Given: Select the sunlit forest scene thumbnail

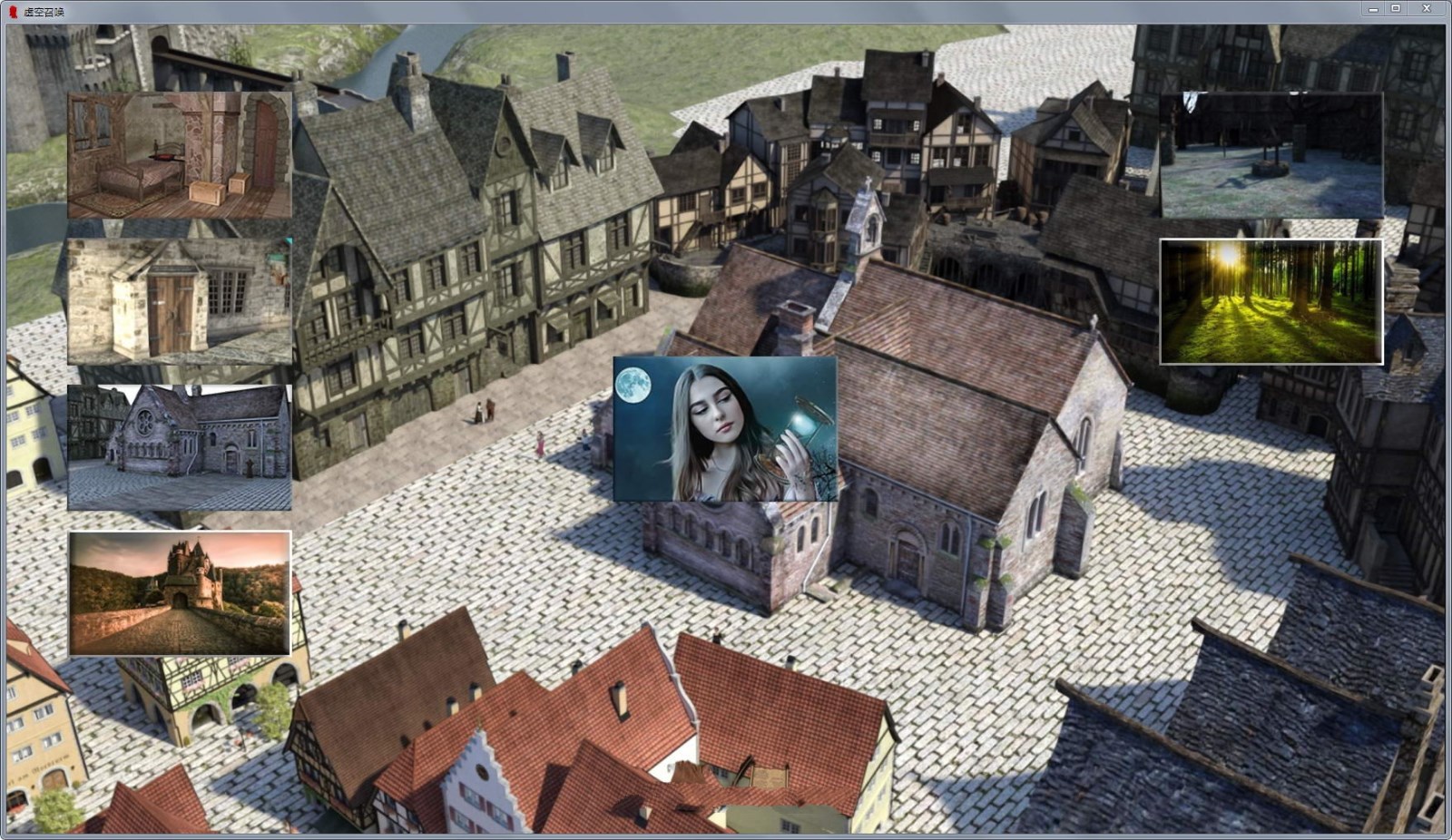Looking at the screenshot, I should click(x=1270, y=299).
